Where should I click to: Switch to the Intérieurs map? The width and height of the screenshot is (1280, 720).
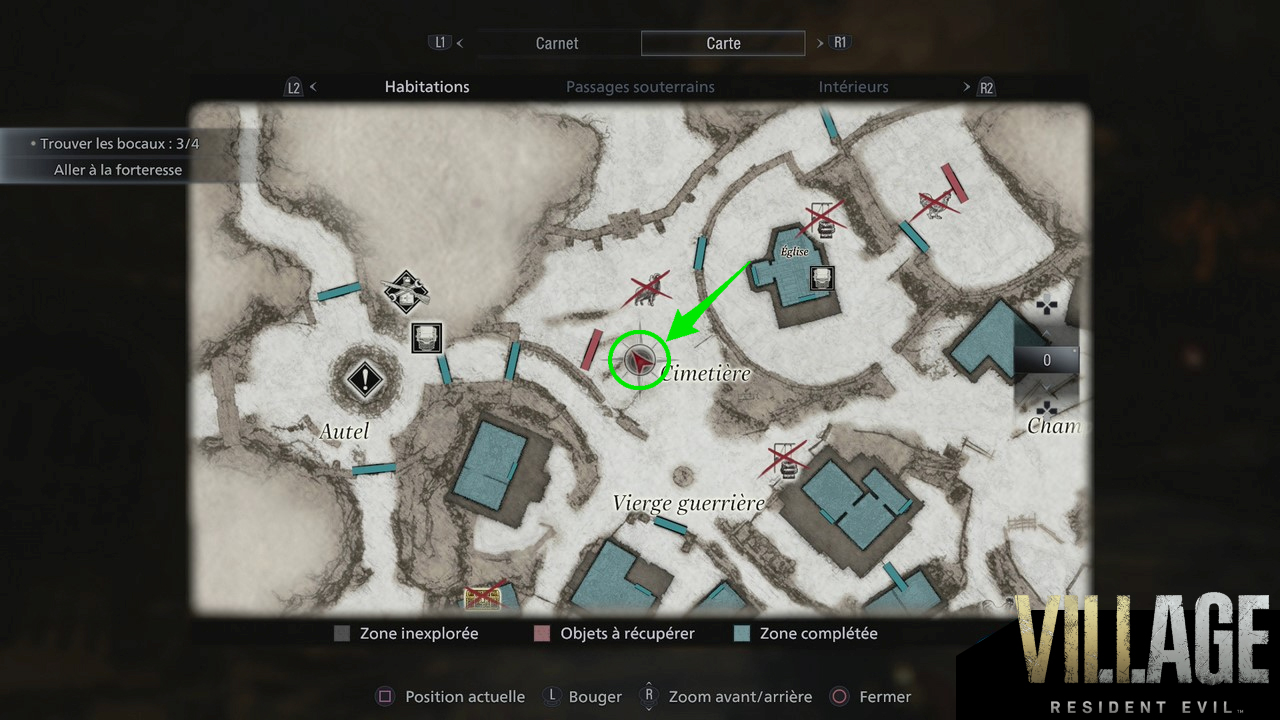(853, 87)
